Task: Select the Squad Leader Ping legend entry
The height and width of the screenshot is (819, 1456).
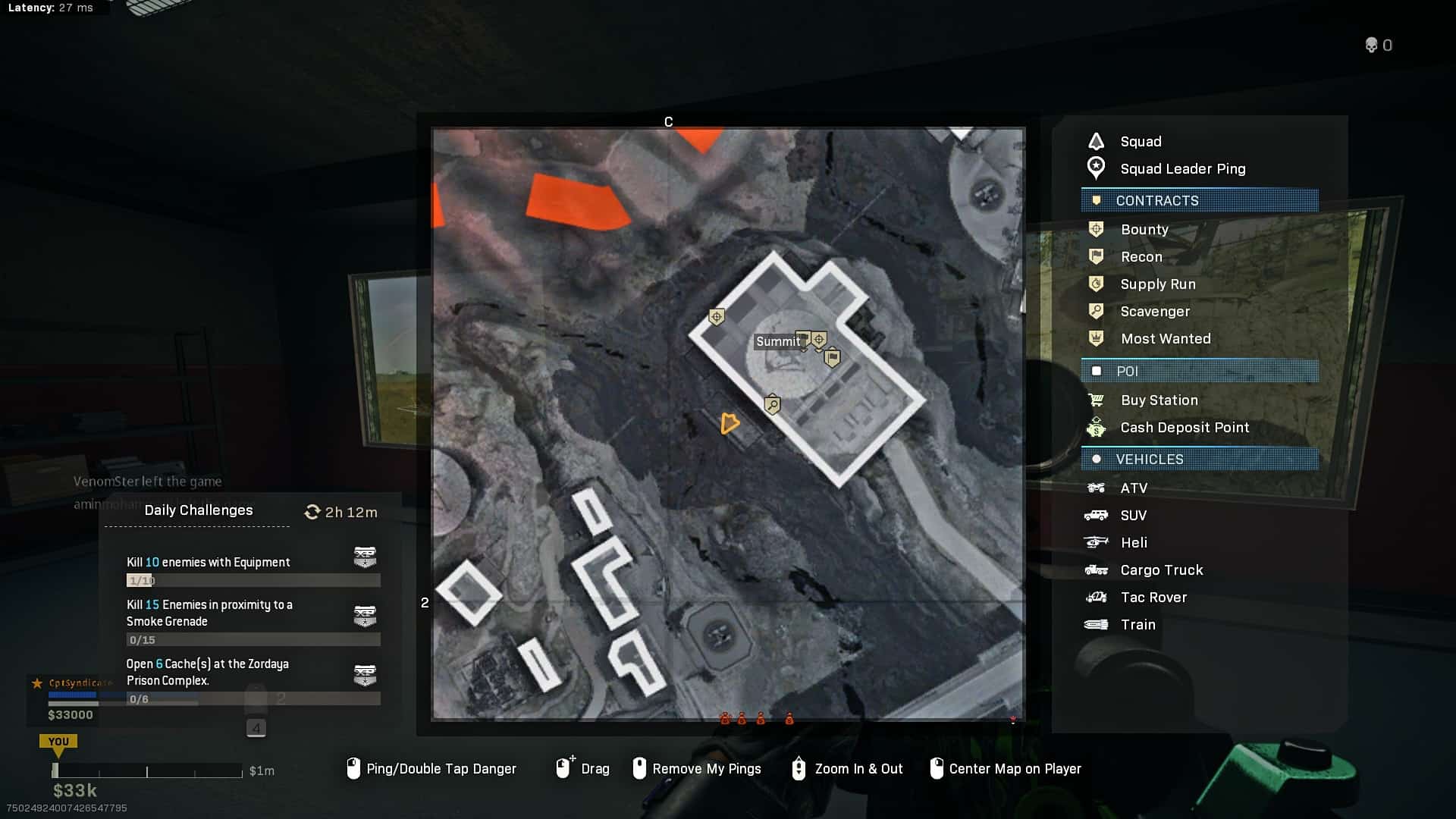Action: [1181, 169]
